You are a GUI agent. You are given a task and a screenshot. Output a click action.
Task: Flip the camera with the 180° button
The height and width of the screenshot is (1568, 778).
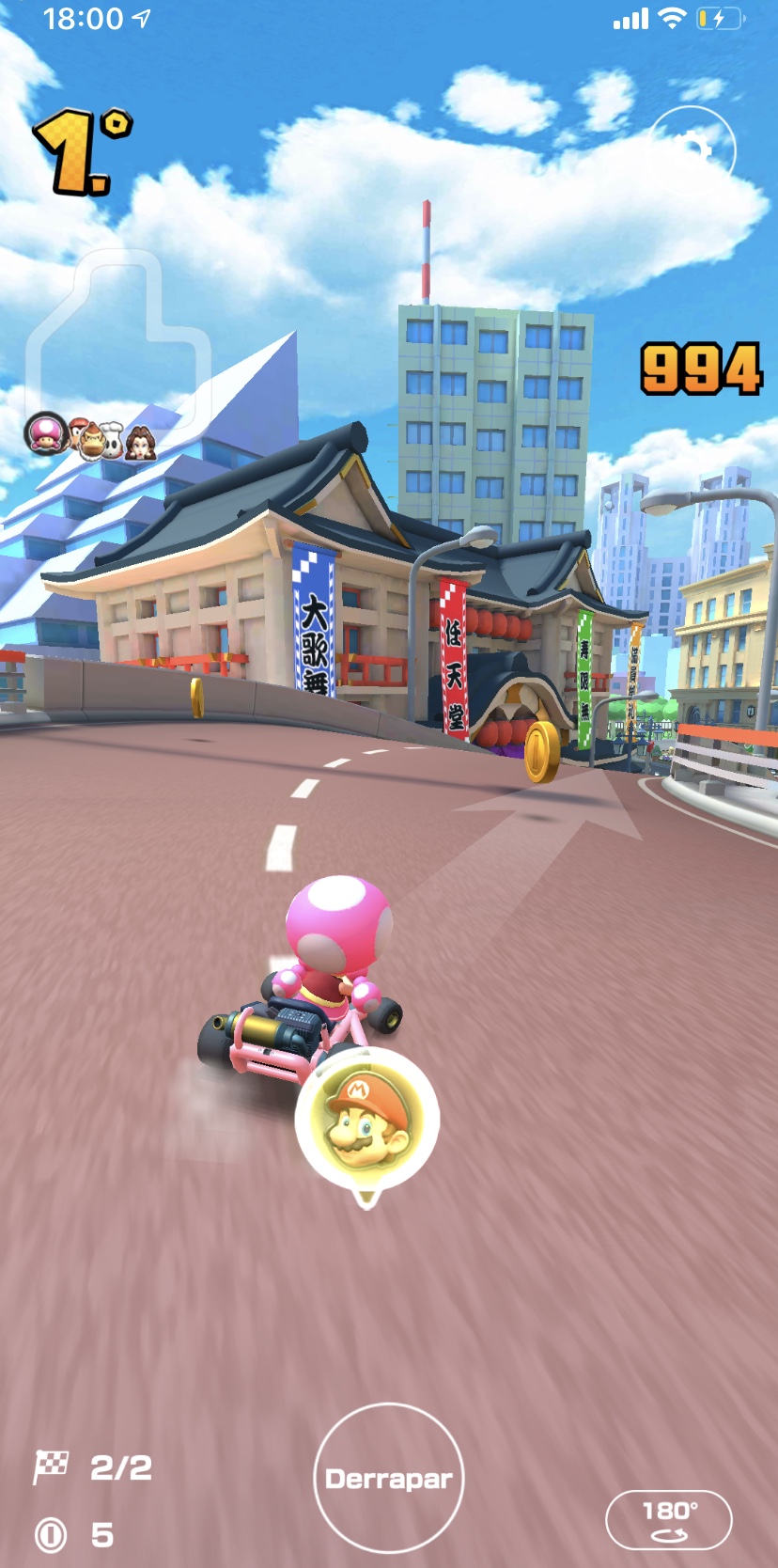(668, 1519)
